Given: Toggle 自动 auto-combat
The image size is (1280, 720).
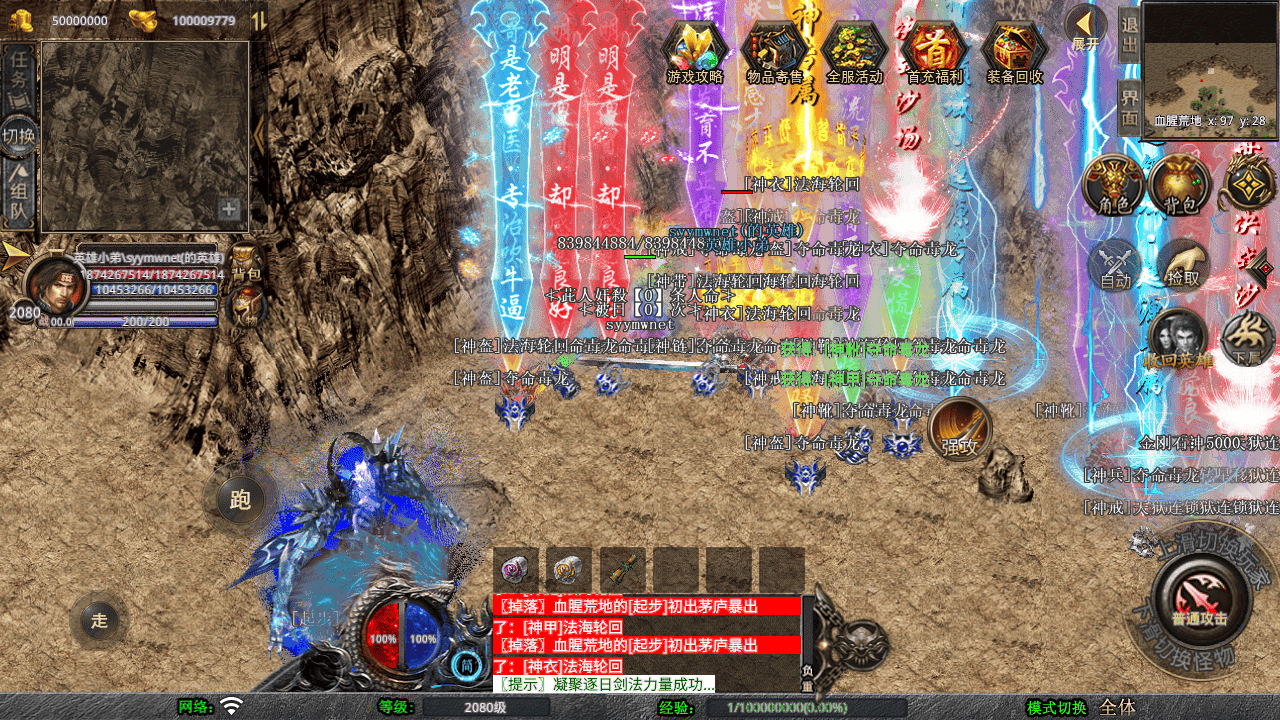Looking at the screenshot, I should (1116, 266).
